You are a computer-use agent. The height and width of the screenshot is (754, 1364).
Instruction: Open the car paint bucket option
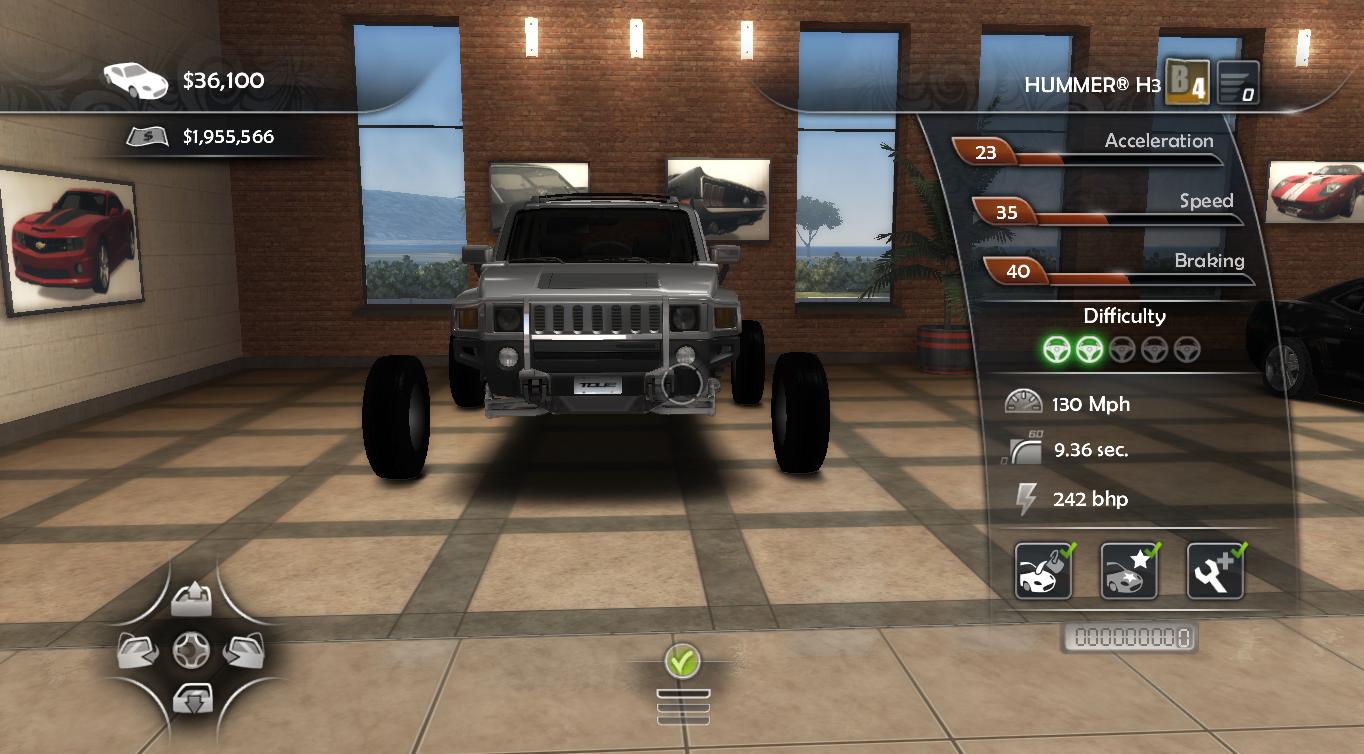click(x=1043, y=572)
